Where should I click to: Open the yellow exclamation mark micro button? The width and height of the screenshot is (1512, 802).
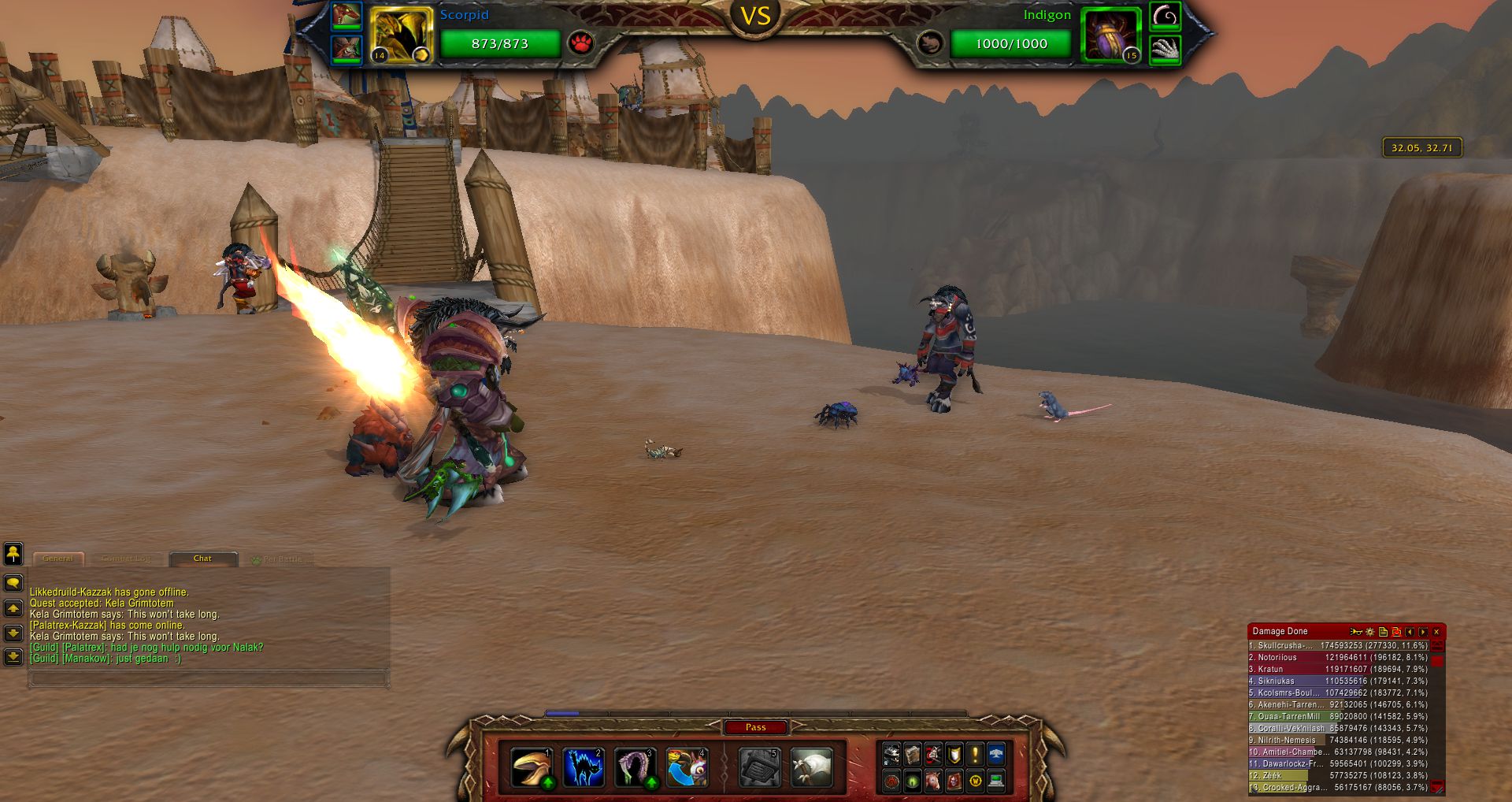click(x=975, y=755)
